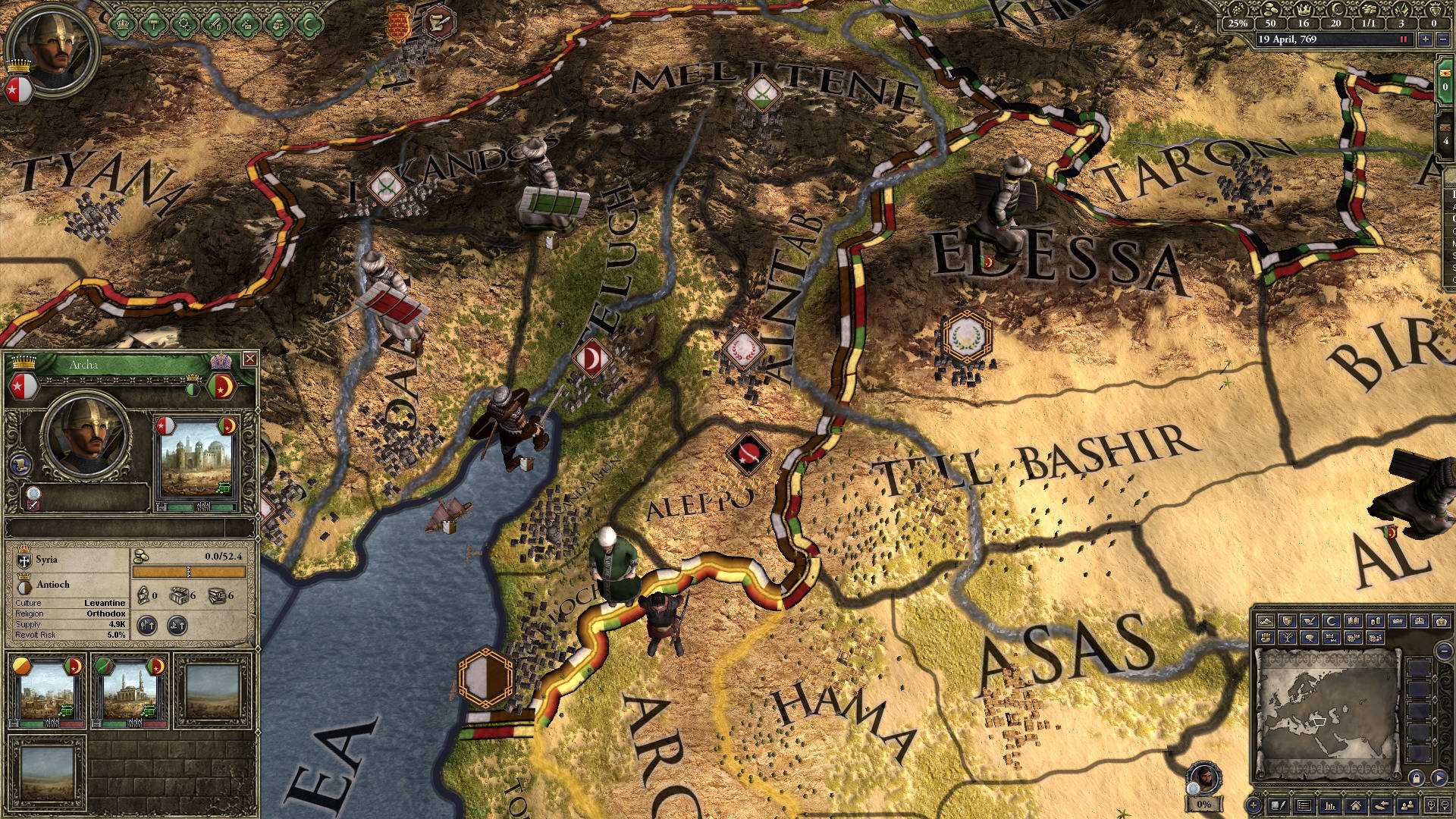1456x819 pixels.
Task: Increase game speed with the plus button
Action: 1426,40
